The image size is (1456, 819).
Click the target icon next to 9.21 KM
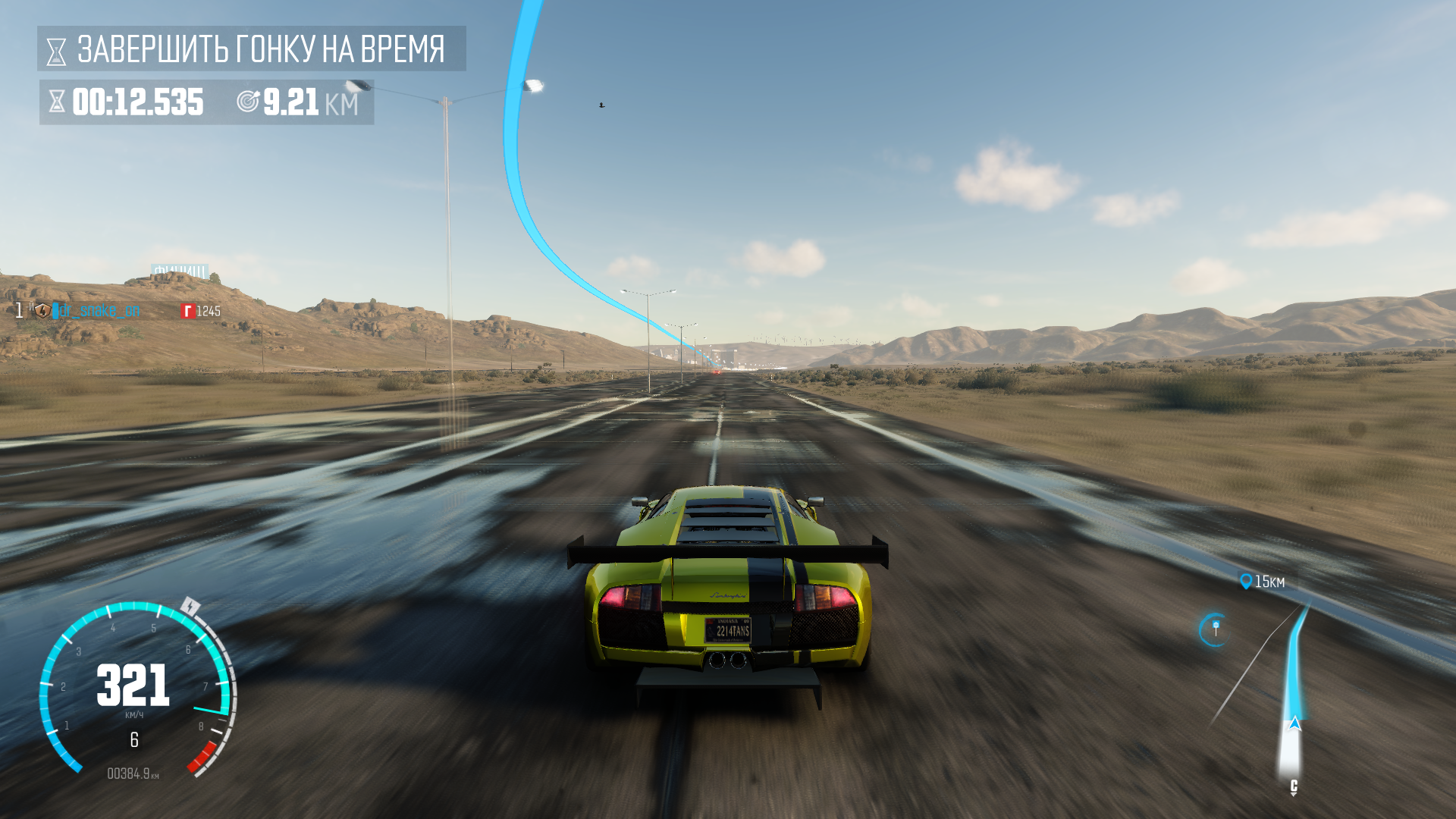[x=249, y=102]
